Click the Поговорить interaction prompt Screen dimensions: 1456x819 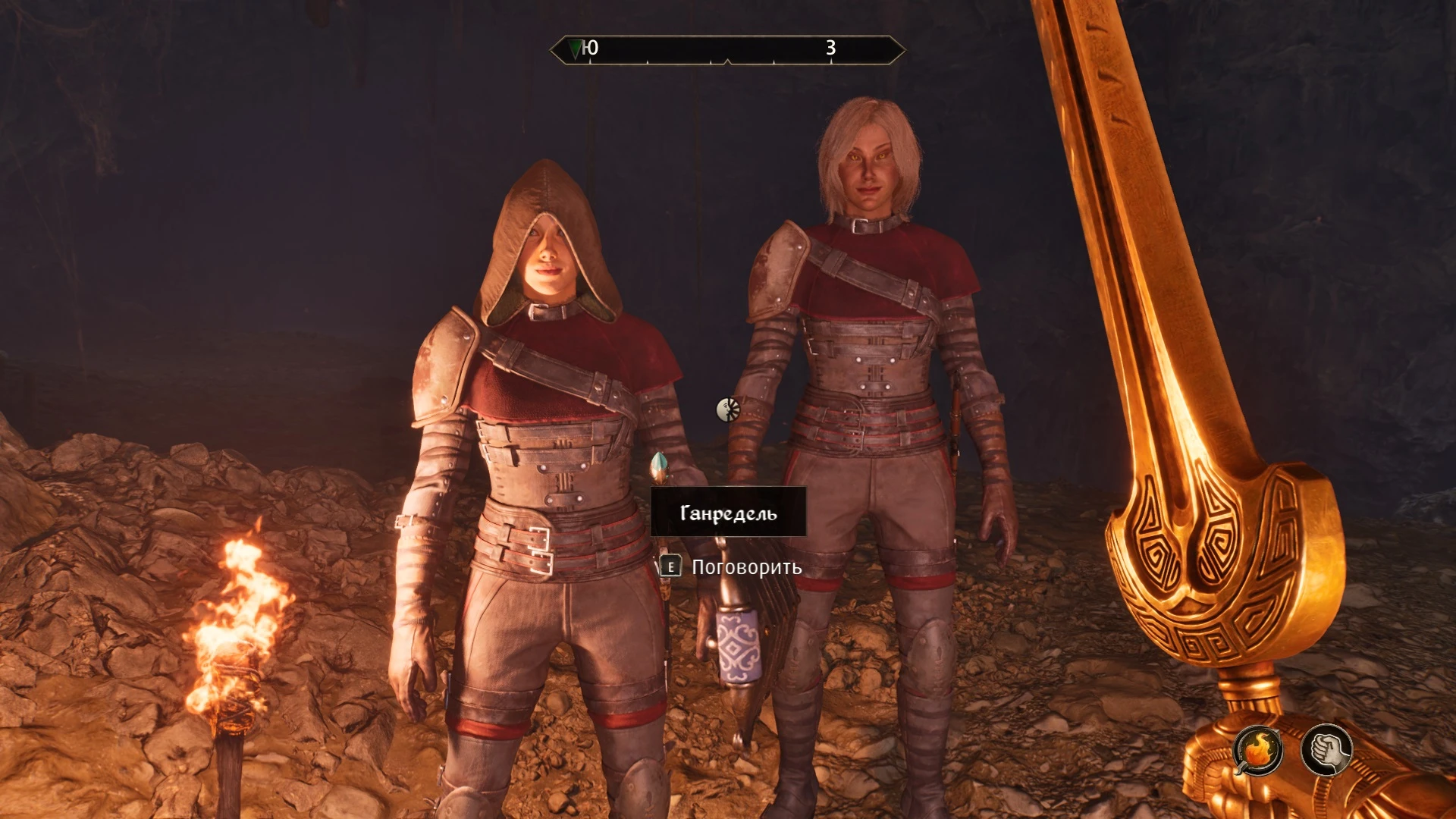point(745,566)
